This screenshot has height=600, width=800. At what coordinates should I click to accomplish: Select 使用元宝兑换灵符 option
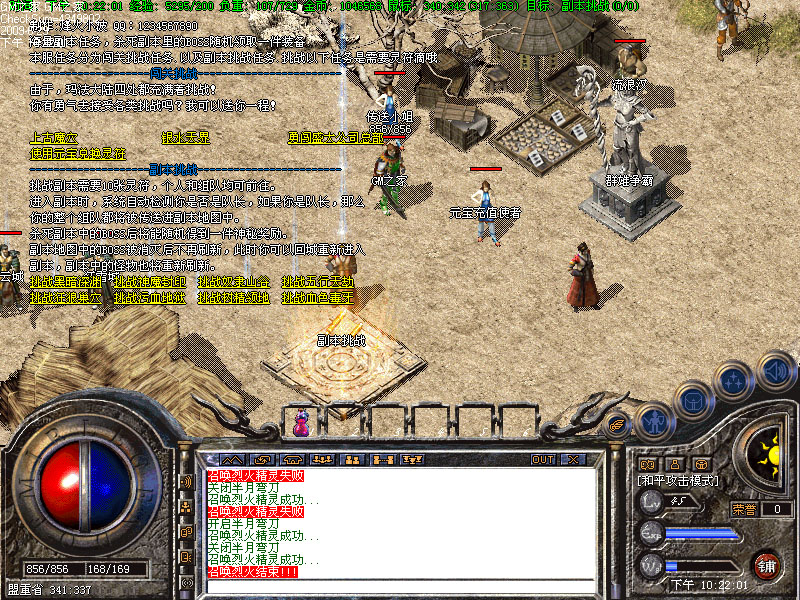78,153
